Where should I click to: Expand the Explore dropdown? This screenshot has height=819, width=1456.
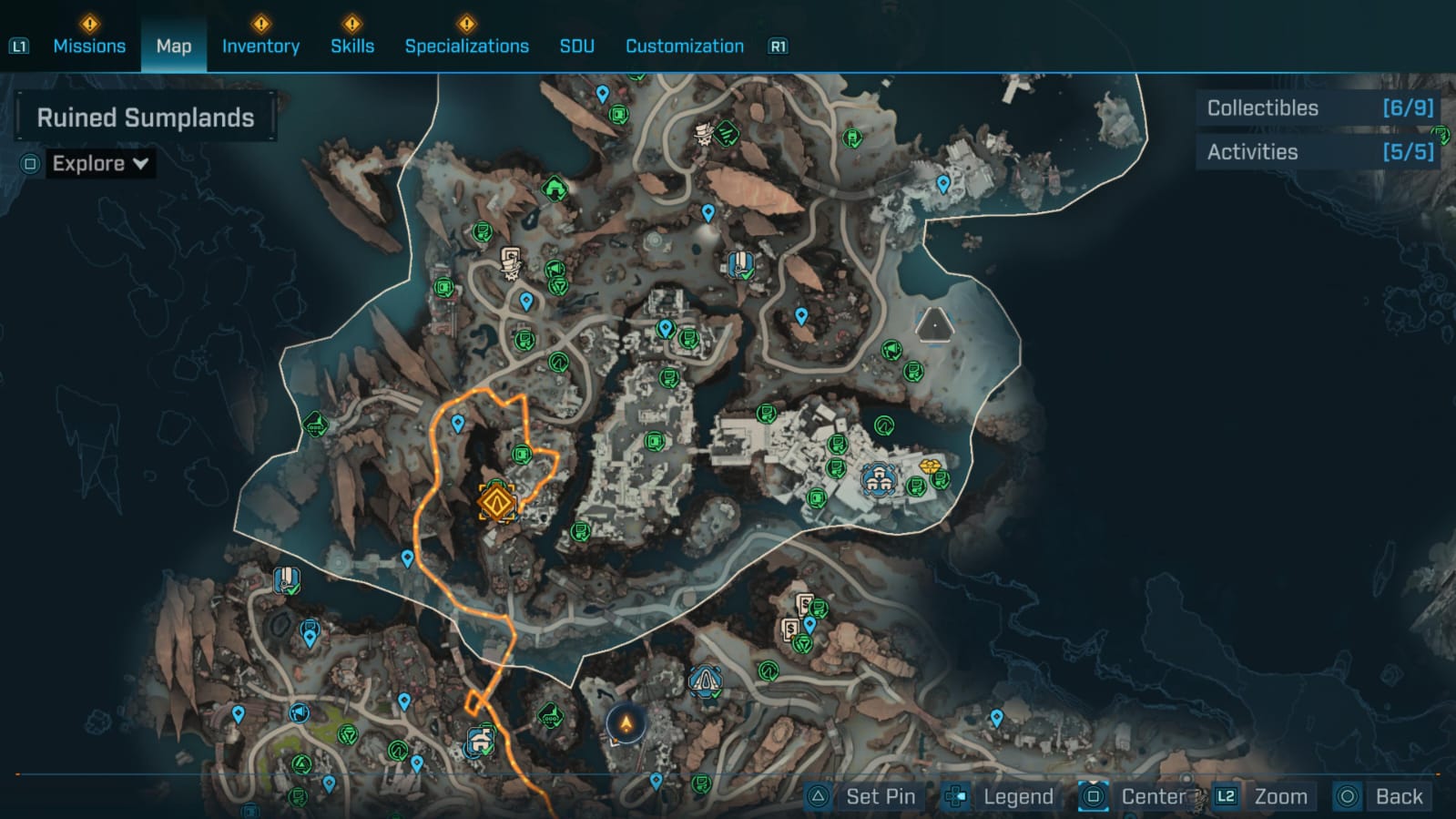(x=99, y=164)
